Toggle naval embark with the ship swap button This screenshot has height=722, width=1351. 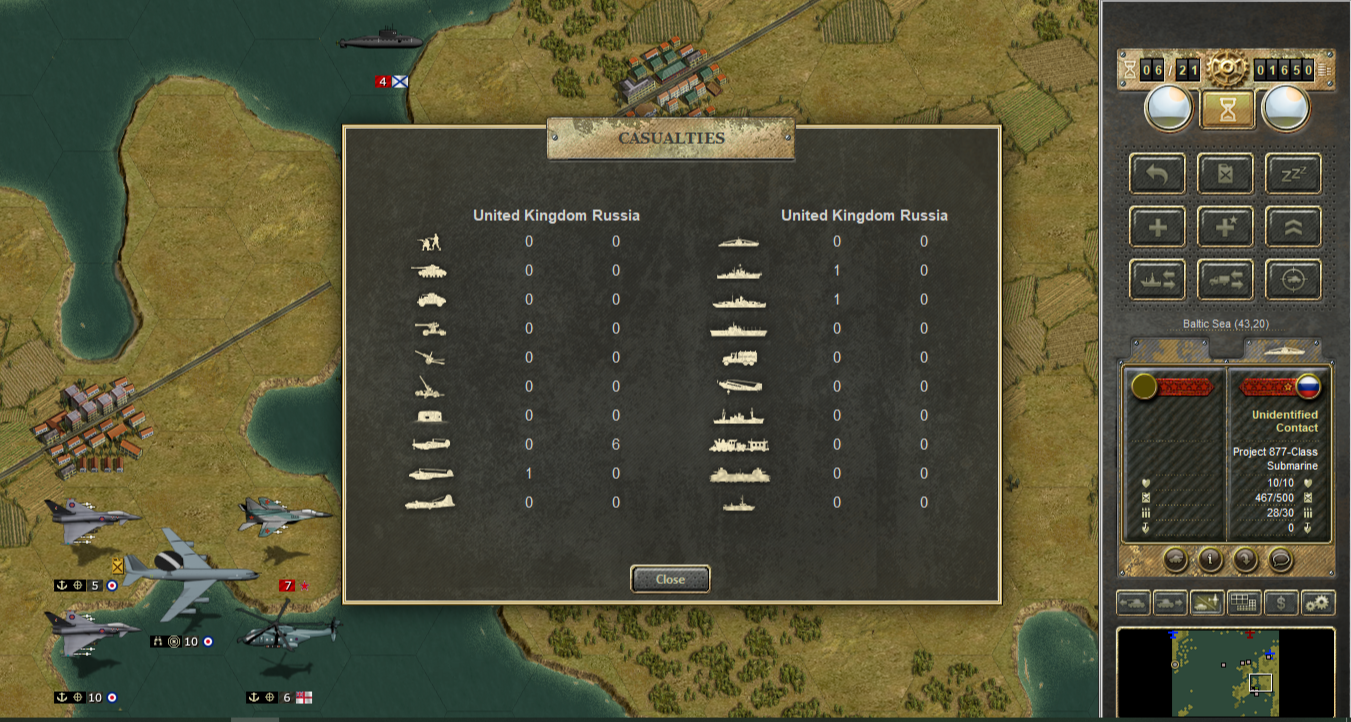[x=1158, y=280]
